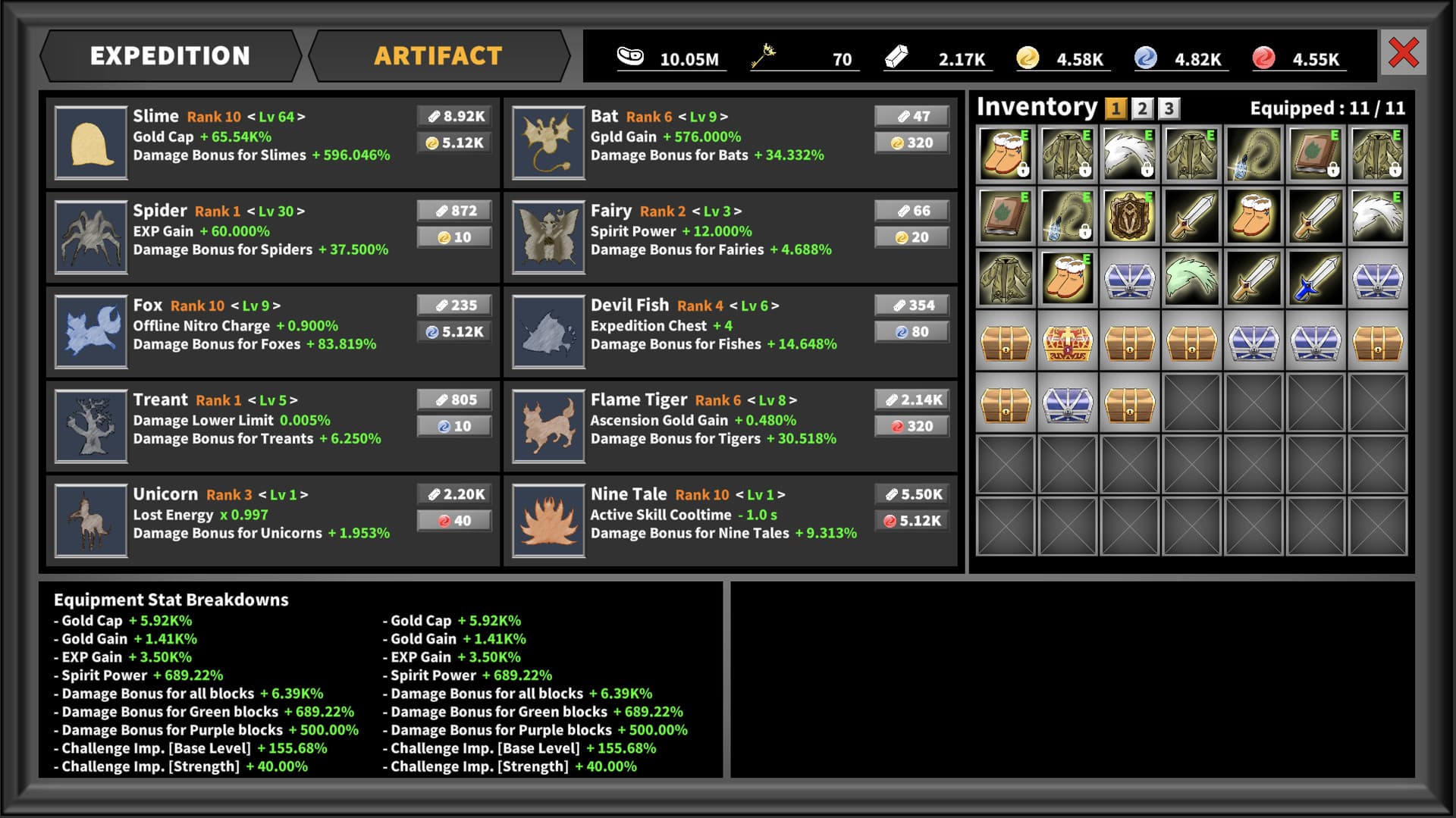Switch to the EXPEDITION tab
1456x818 pixels.
pyautogui.click(x=169, y=55)
